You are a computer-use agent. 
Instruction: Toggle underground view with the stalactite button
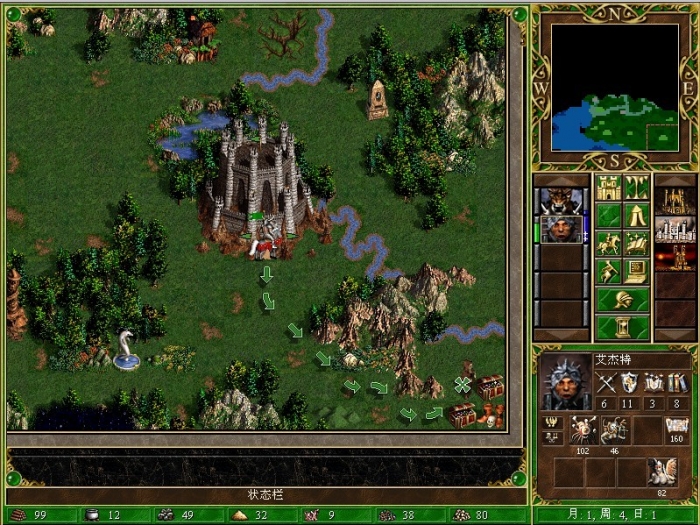click(x=636, y=187)
